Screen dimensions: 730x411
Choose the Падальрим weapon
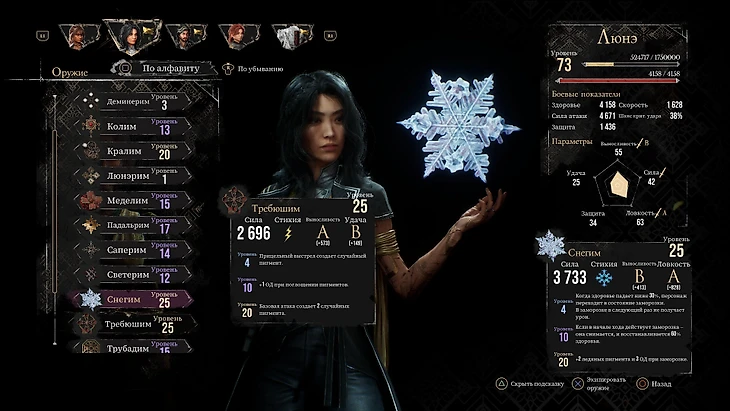click(x=130, y=226)
